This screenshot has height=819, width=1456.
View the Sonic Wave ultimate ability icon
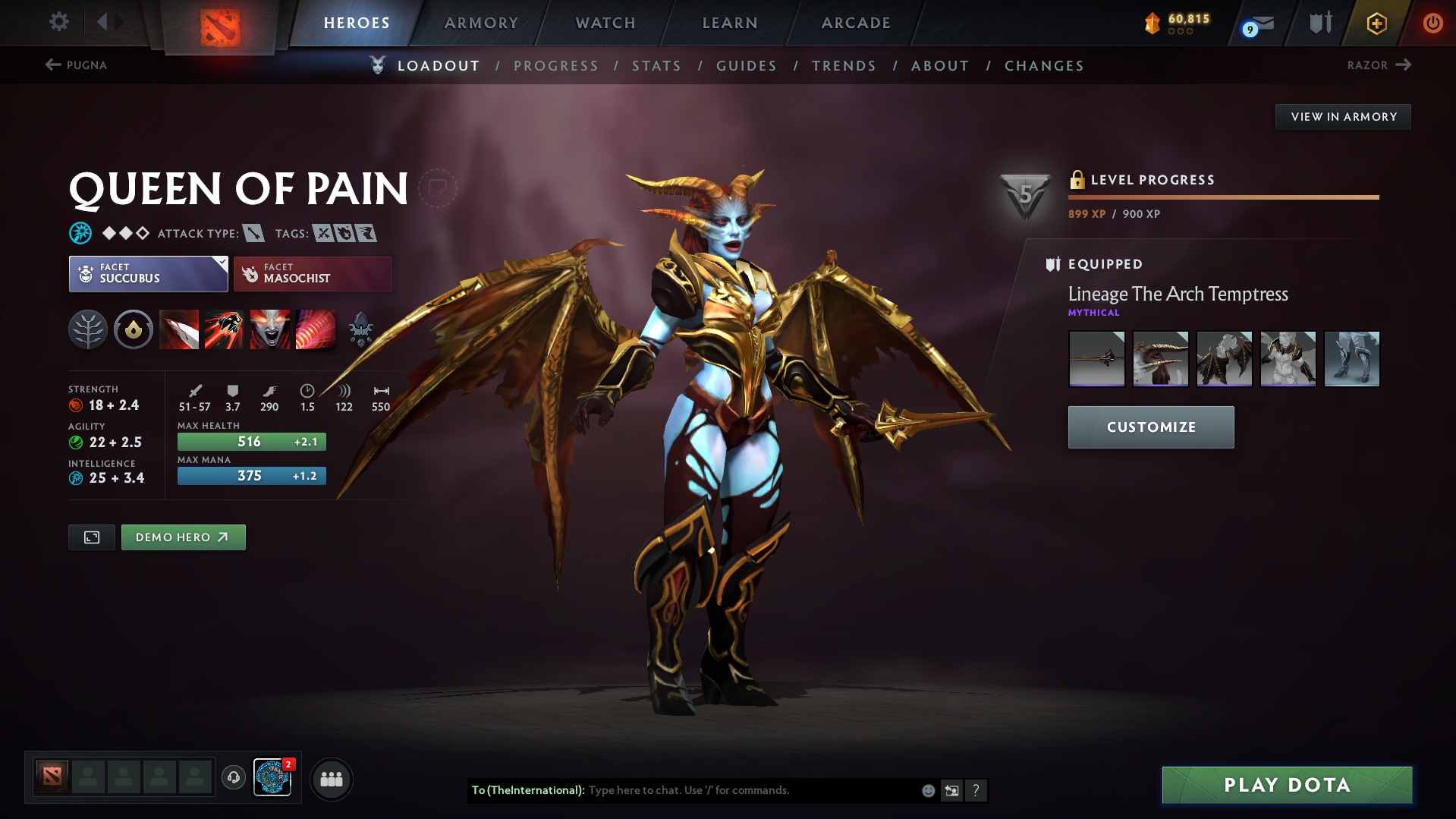pyautogui.click(x=316, y=329)
